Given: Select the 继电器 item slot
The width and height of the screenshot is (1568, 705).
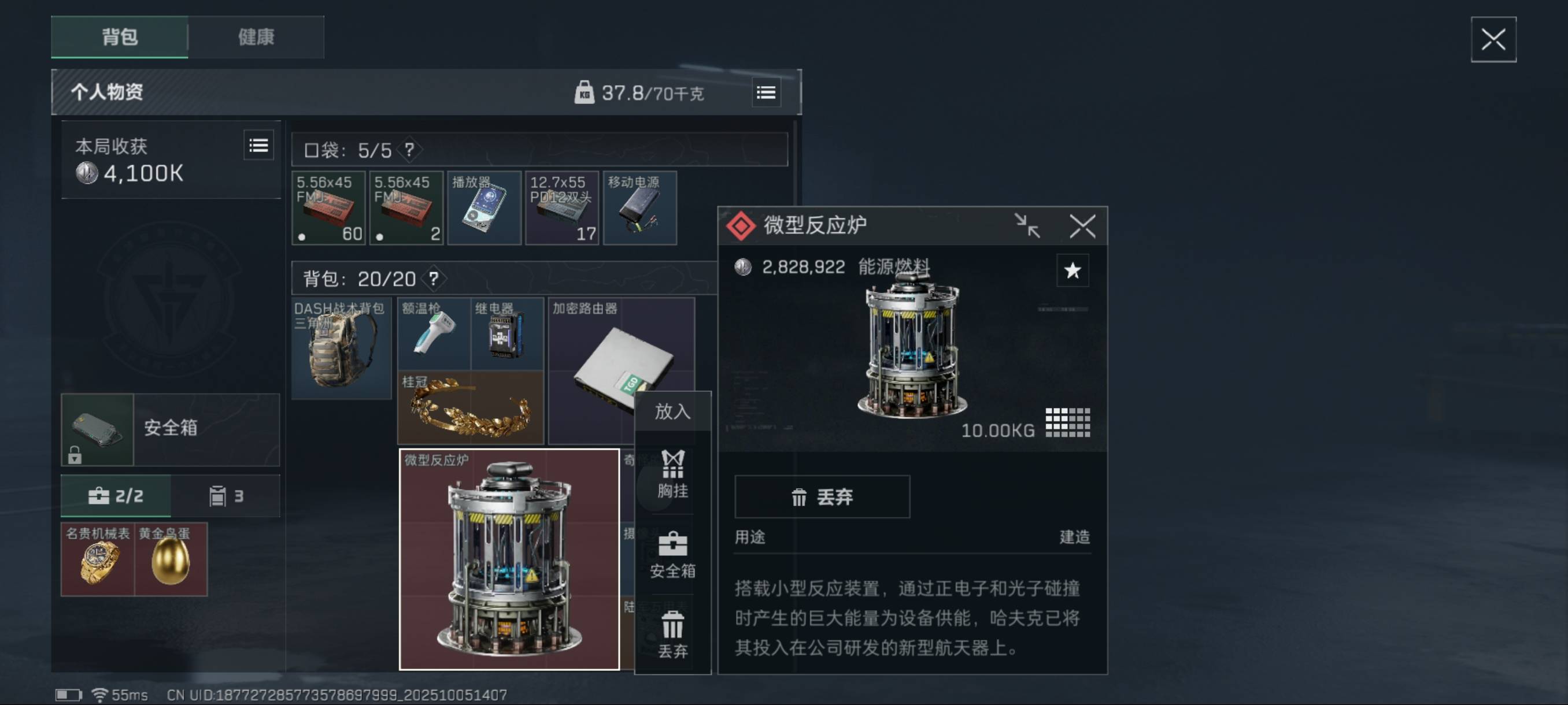Looking at the screenshot, I should [507, 333].
